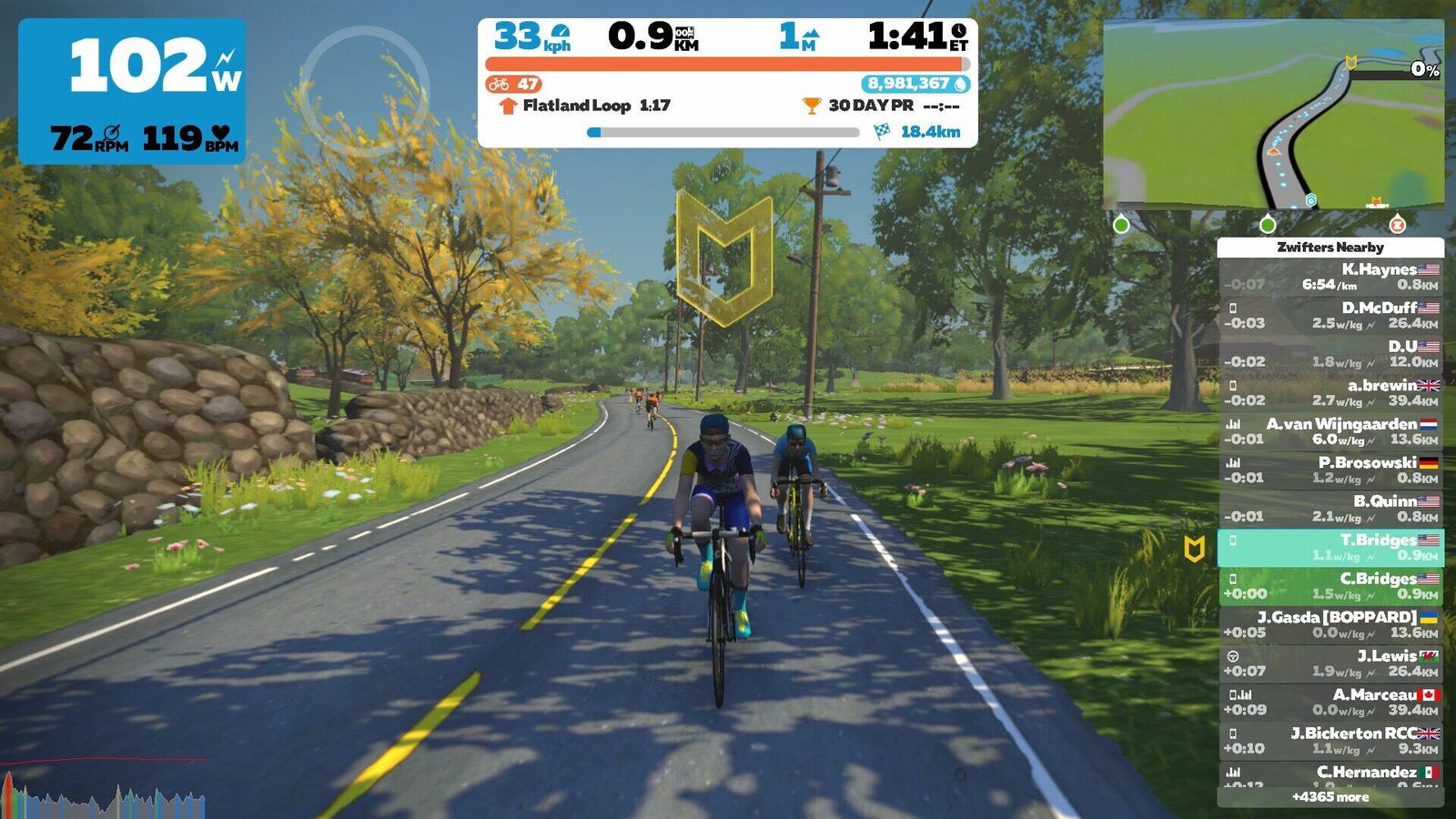Pick a.brewin in the nearby riders list
Screen dimensions: 1456x819
coord(1330,393)
